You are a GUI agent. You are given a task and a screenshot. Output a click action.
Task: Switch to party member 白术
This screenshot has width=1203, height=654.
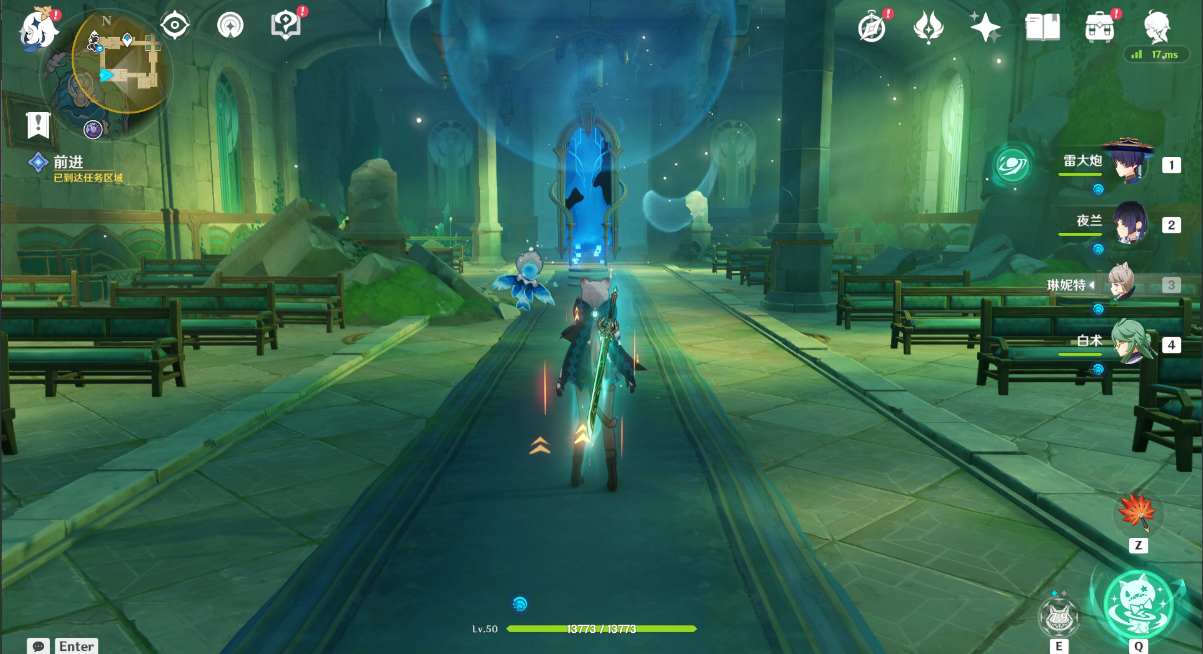[x=1127, y=344]
